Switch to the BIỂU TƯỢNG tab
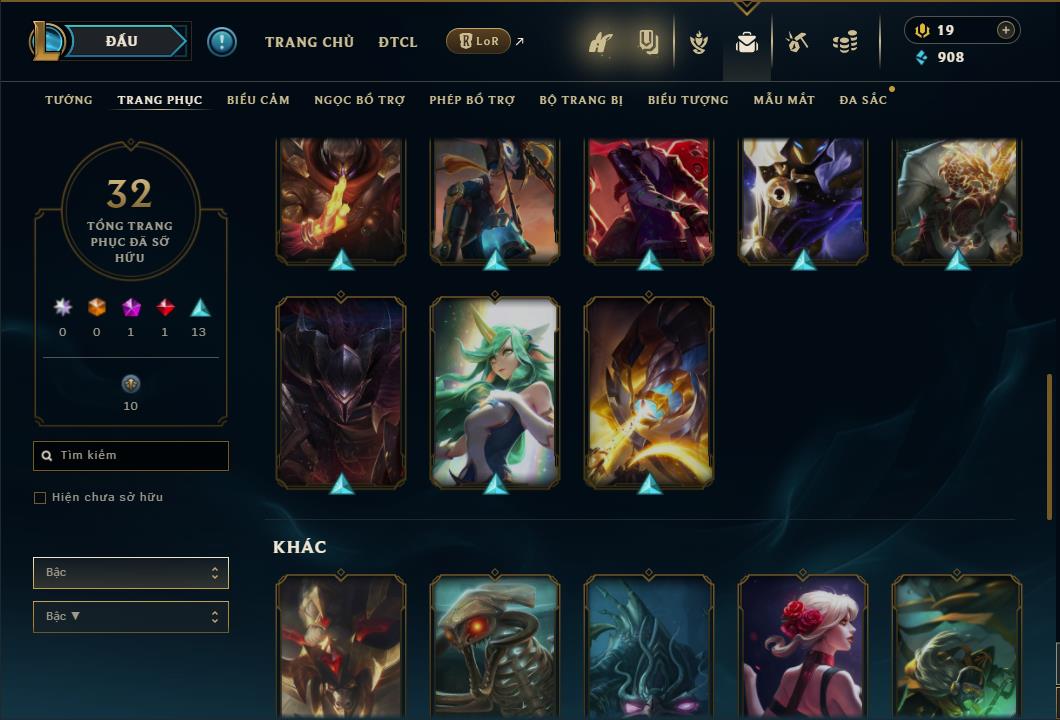This screenshot has width=1060, height=720. tap(688, 100)
